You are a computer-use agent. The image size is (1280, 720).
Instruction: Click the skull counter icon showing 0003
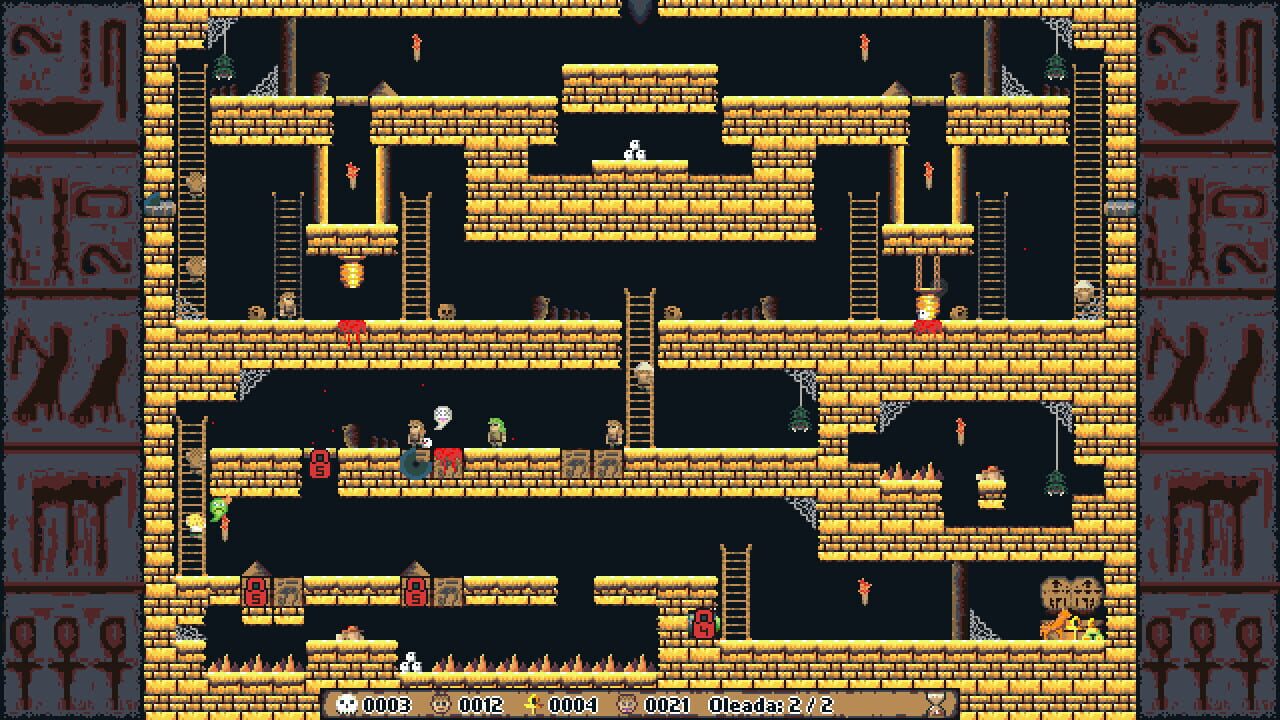pos(347,705)
